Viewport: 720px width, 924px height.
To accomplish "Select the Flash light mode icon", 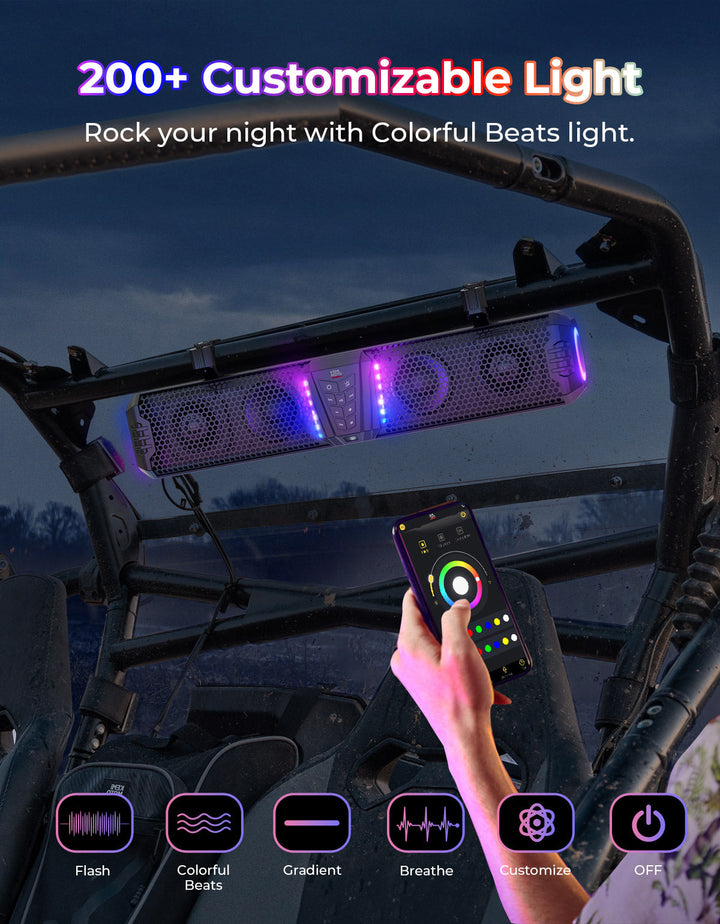I will (x=94, y=823).
